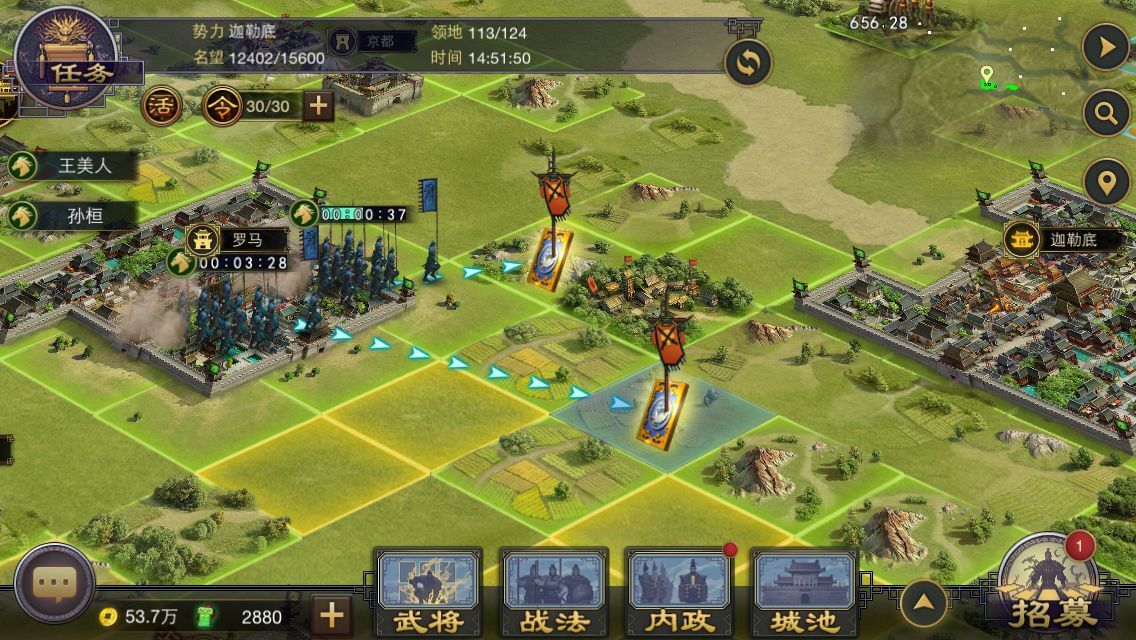Open the 内政 internal affairs panel
The width and height of the screenshot is (1136, 640).
pyautogui.click(x=680, y=592)
